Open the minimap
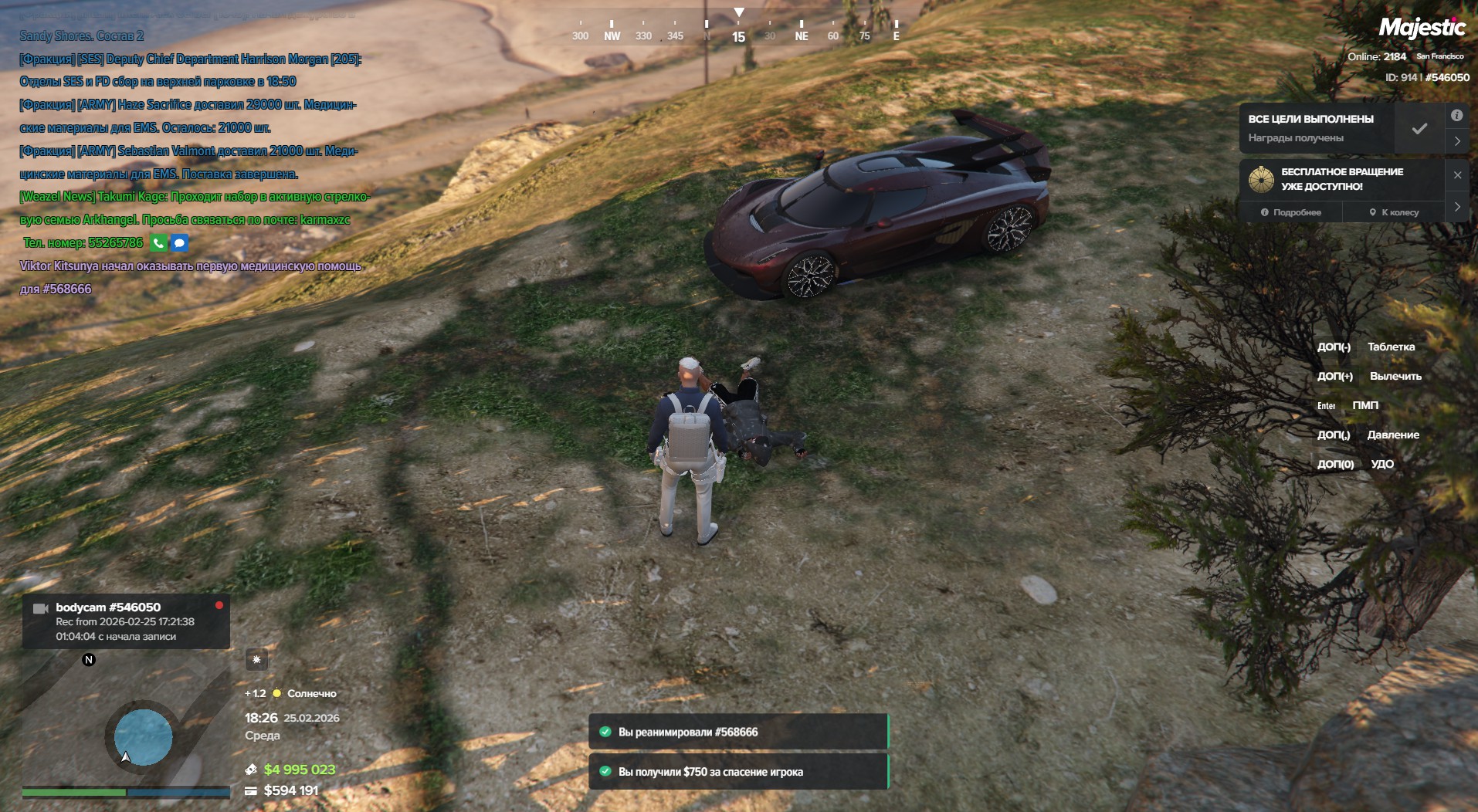The width and height of the screenshot is (1478, 812). coord(127,720)
